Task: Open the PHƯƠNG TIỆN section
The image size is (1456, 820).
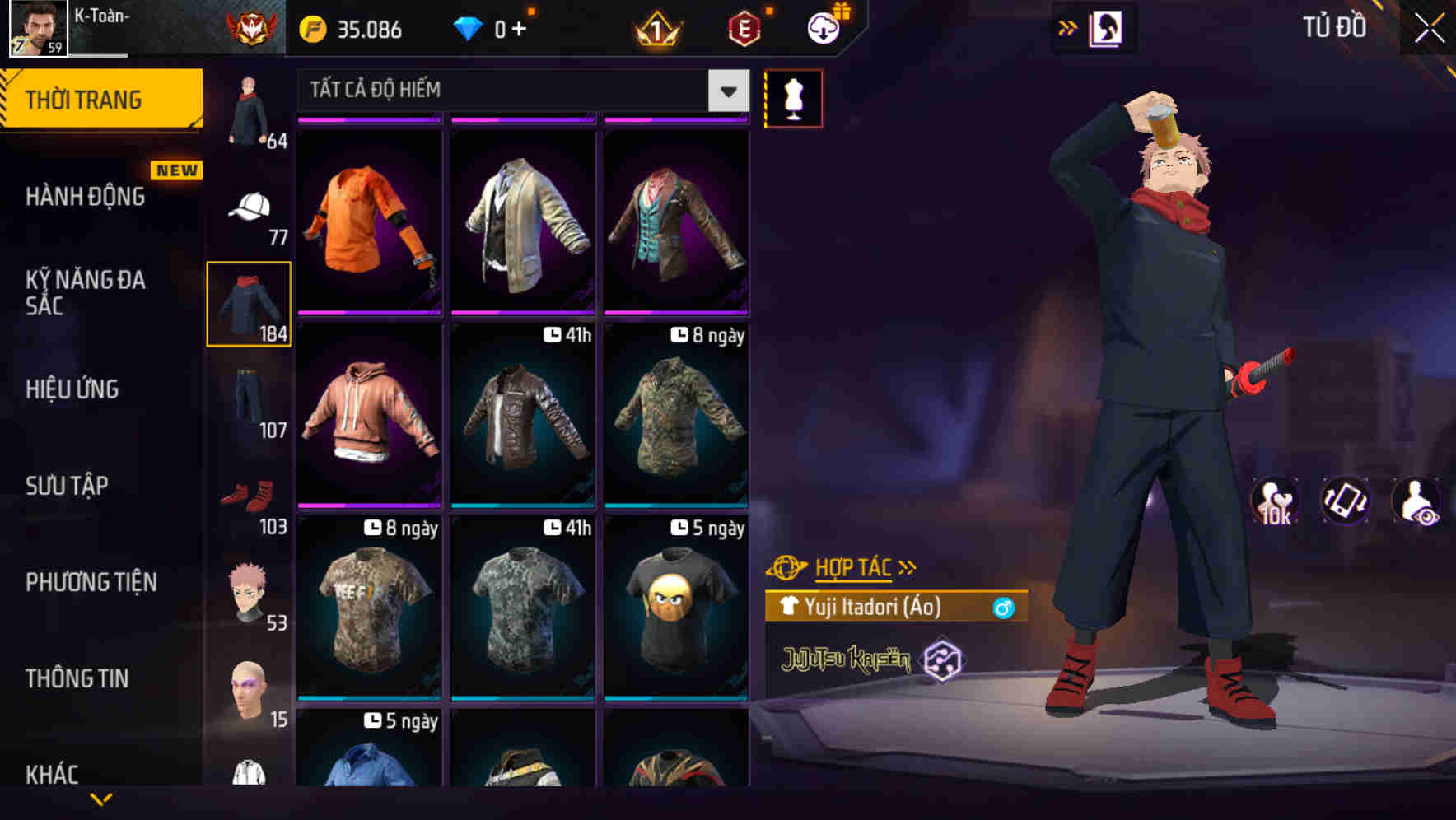Action: 91,582
